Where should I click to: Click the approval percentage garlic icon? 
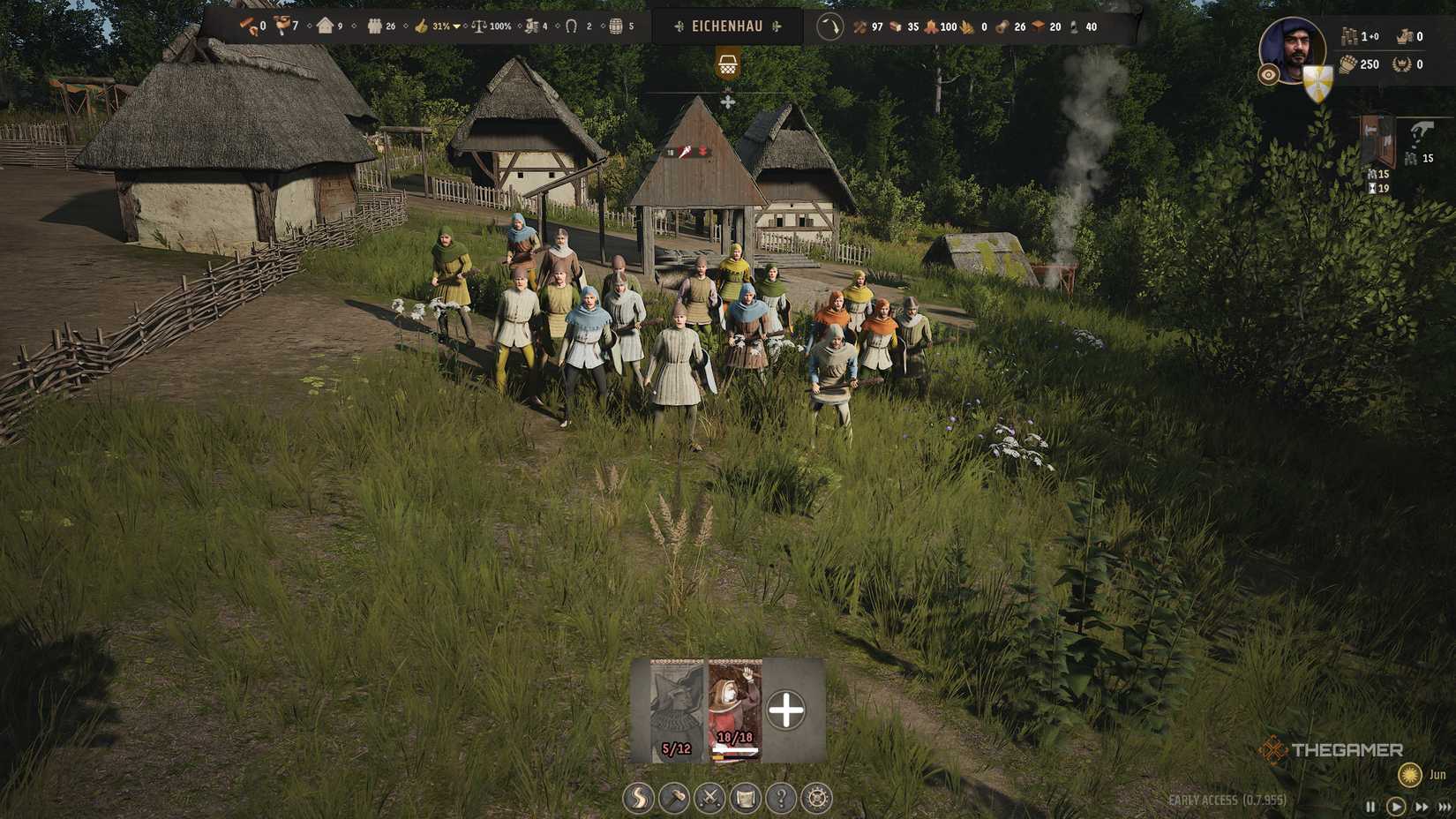click(419, 26)
